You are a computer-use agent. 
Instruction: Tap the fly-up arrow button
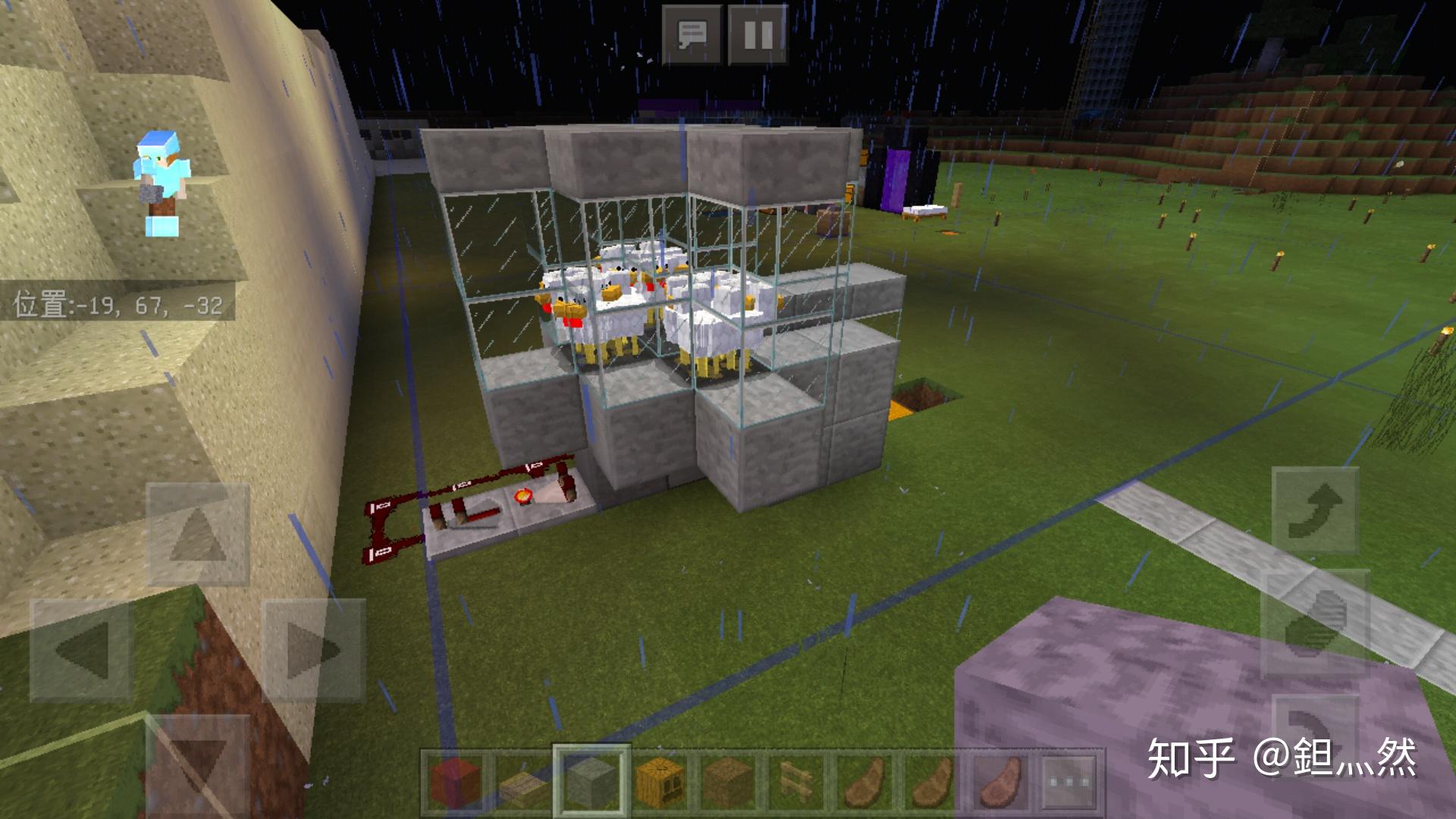(x=1314, y=510)
